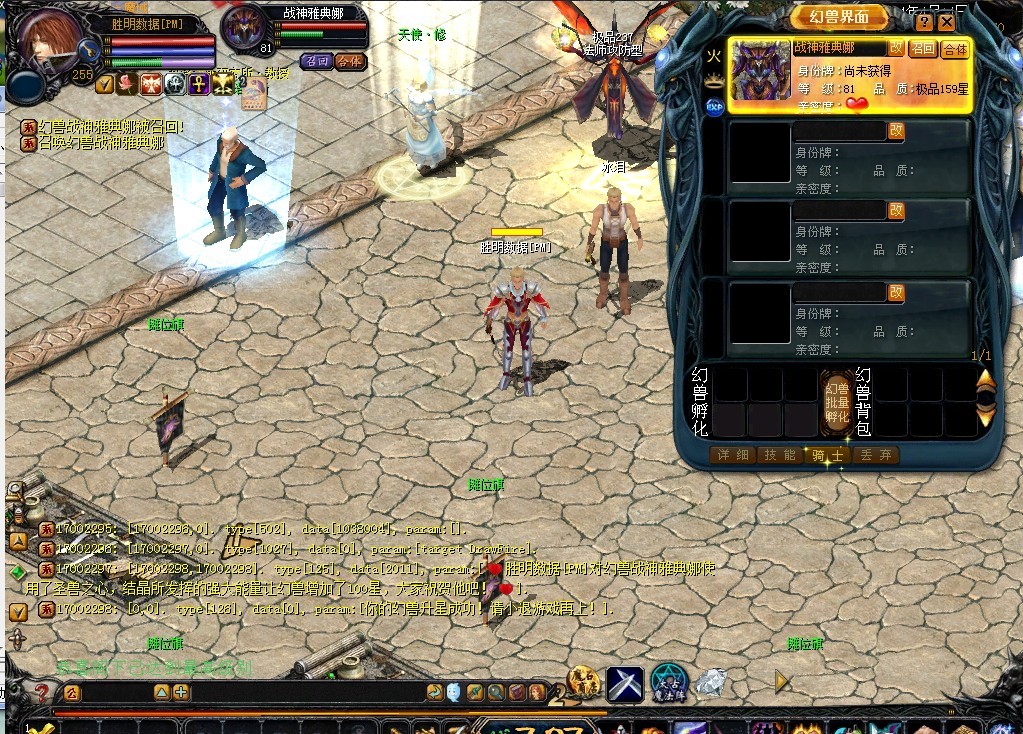Open the 详细 details tab
Screen dimensions: 1023x734
[x=731, y=455]
